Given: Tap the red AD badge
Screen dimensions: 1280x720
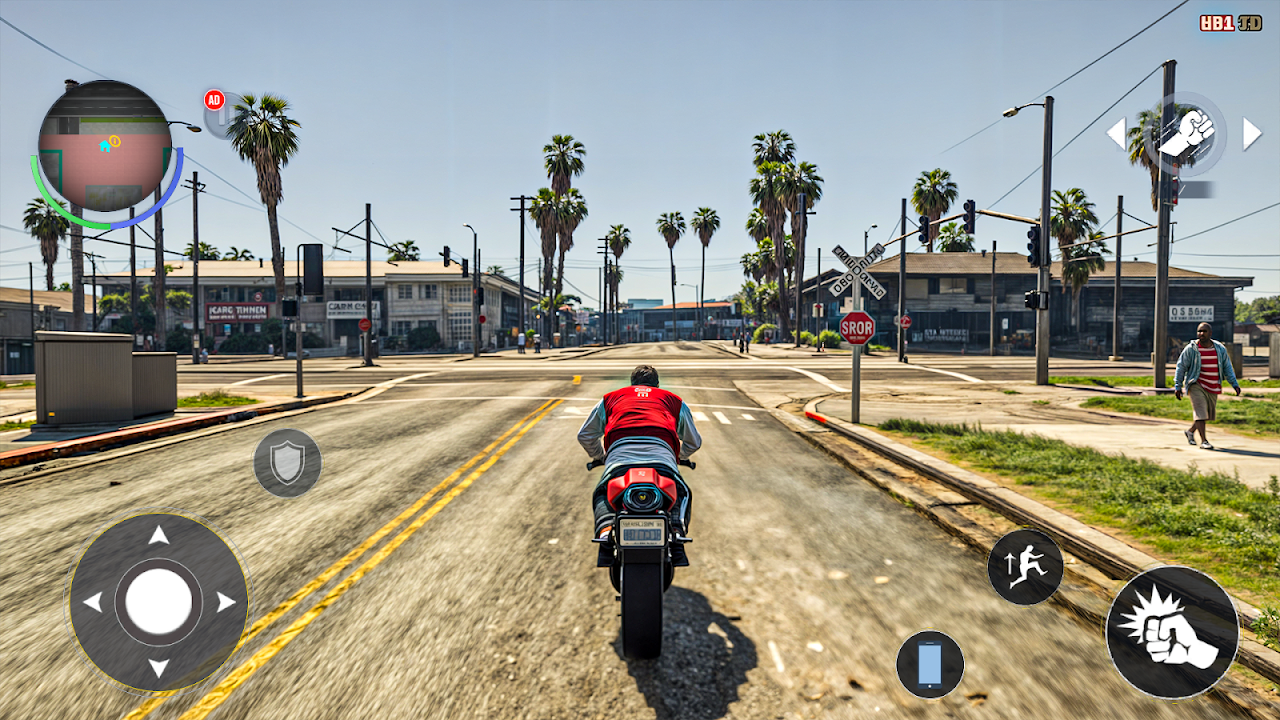Looking at the screenshot, I should 214,100.
